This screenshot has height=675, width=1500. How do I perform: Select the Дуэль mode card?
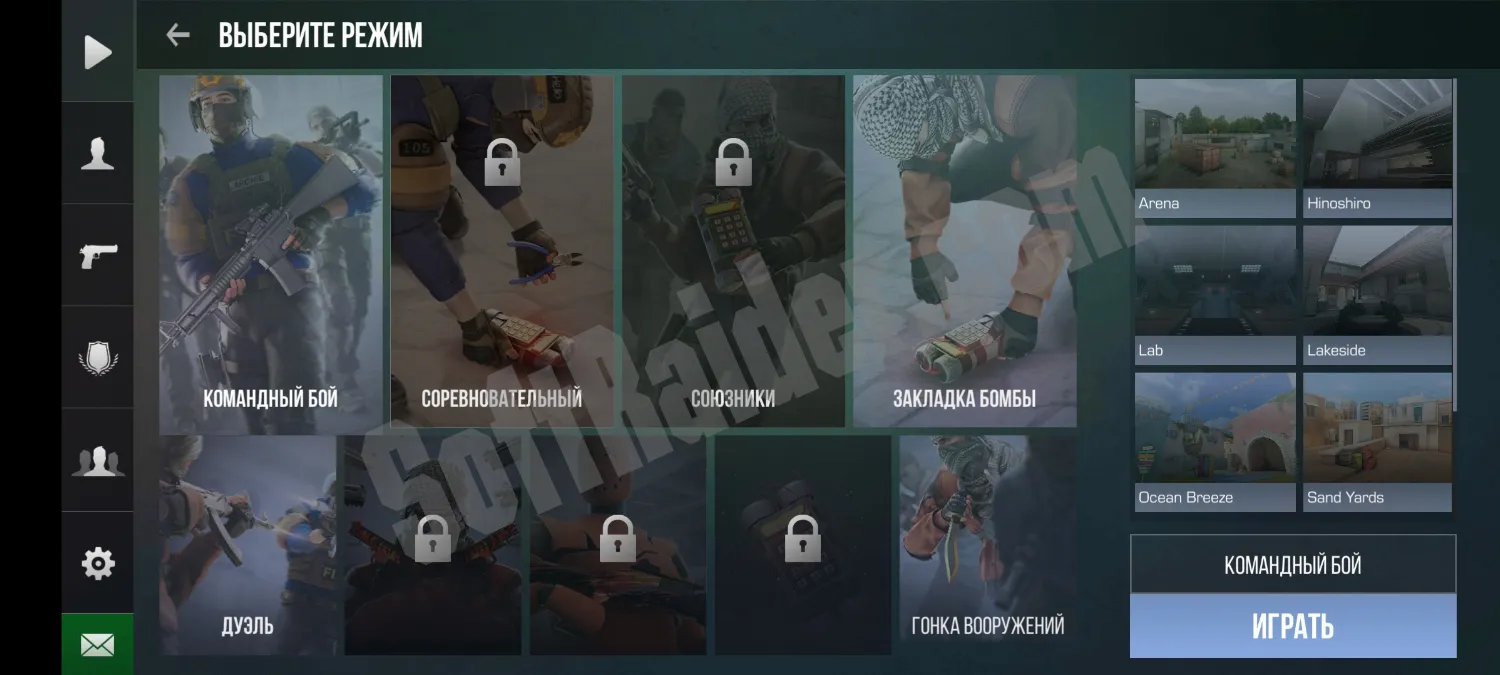point(247,546)
